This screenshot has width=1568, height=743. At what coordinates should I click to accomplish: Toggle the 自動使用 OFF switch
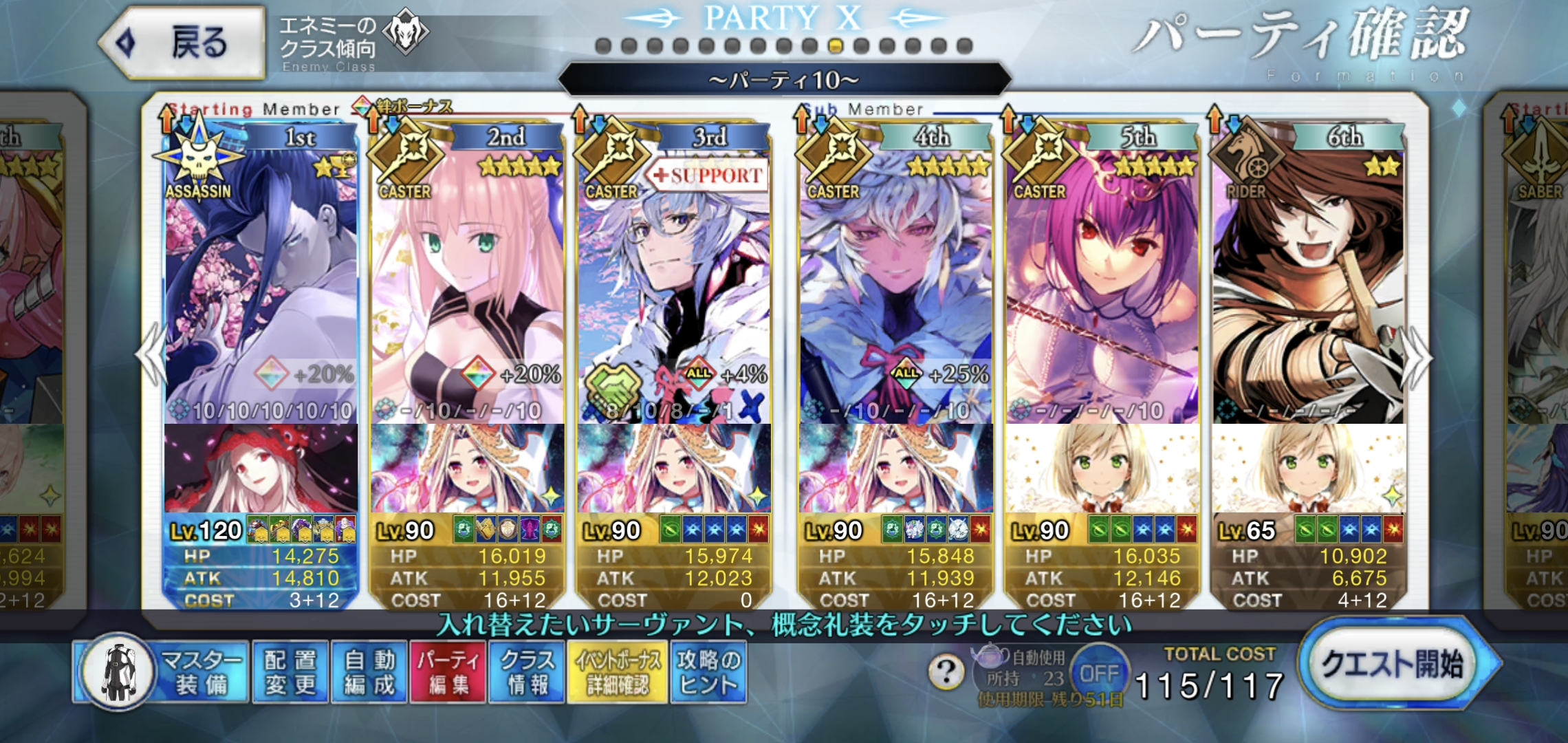[1098, 672]
